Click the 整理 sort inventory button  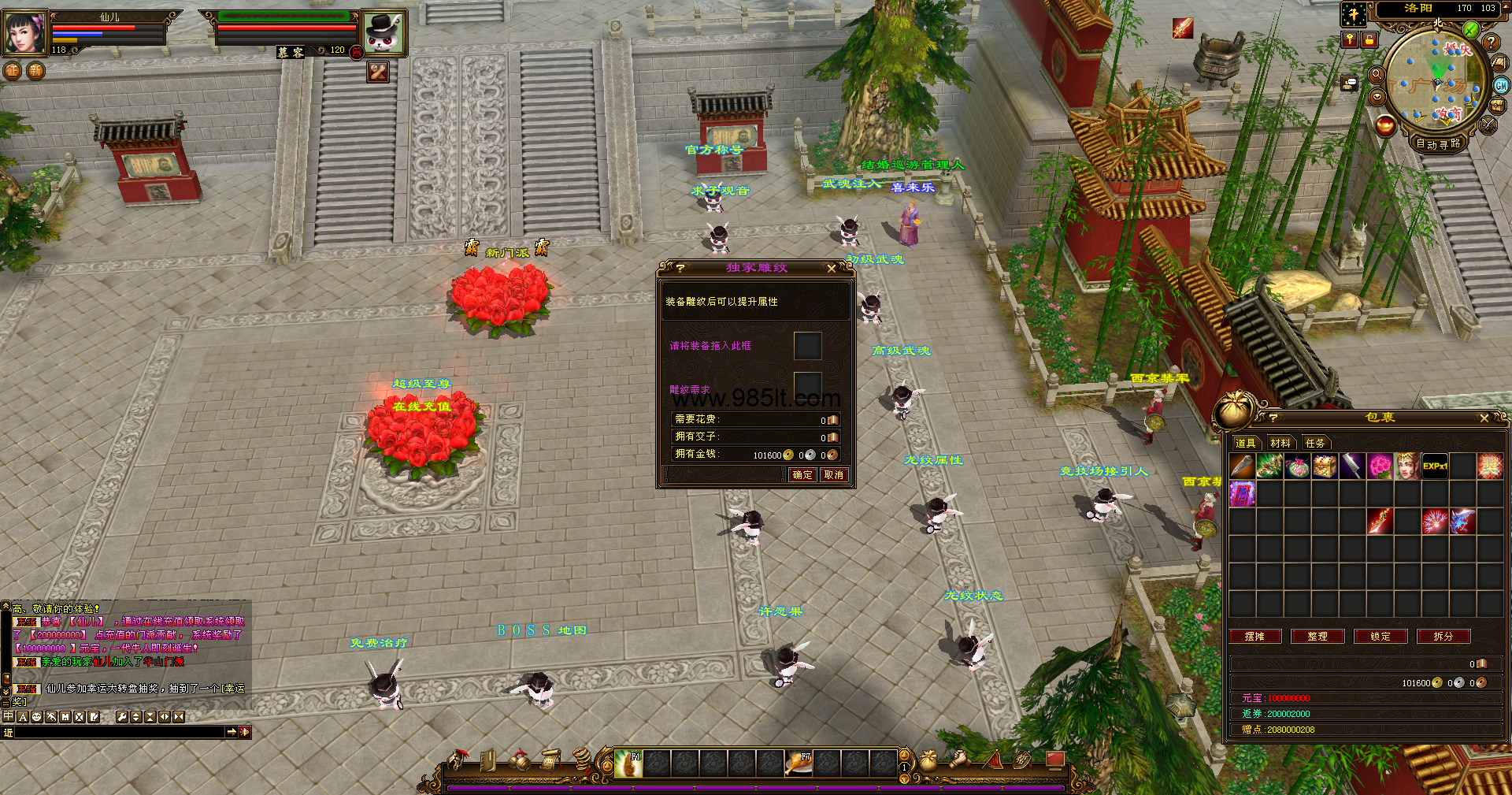point(1317,637)
